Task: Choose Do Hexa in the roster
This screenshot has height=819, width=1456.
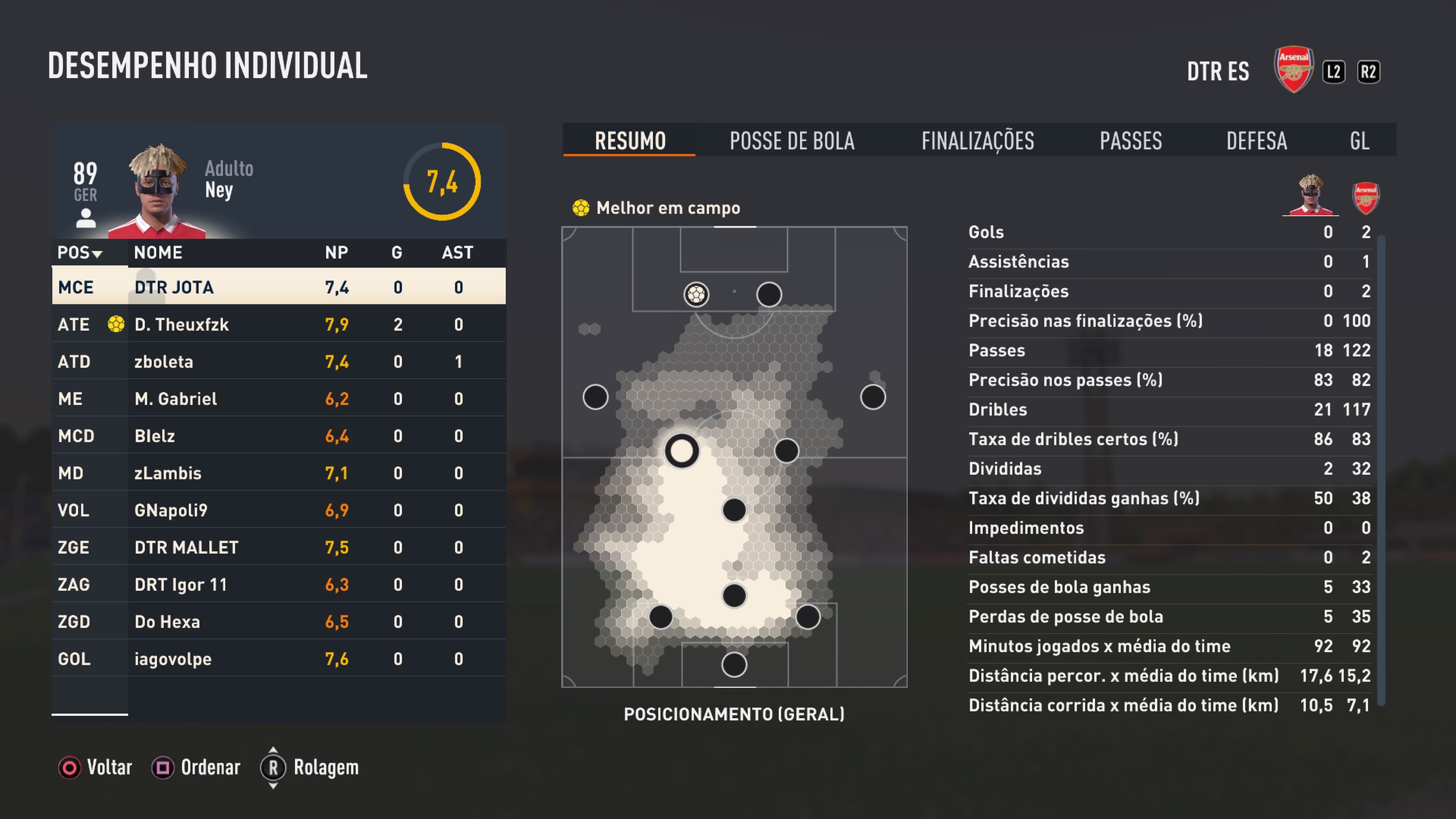Action: (279, 622)
